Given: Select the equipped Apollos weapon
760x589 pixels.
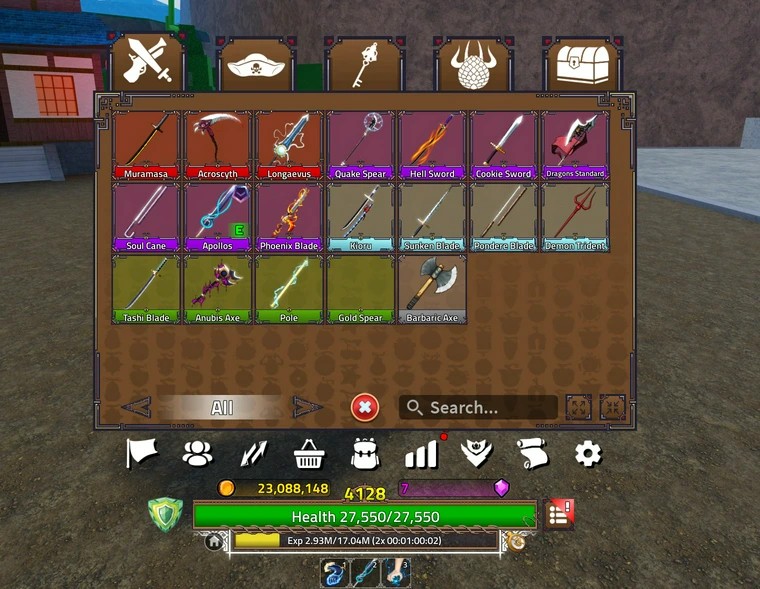Looking at the screenshot, I should 218,216.
